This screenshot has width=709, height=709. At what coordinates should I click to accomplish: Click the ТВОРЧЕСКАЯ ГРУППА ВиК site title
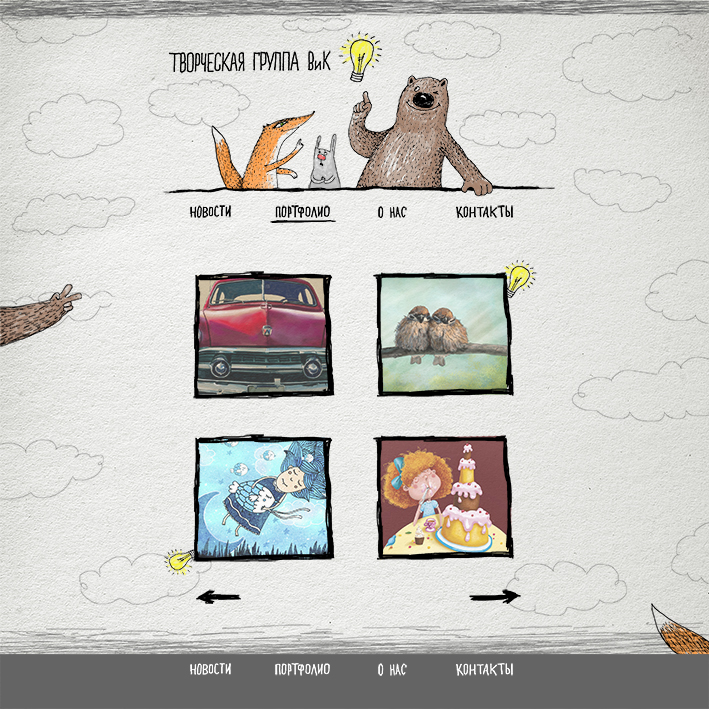[254, 62]
